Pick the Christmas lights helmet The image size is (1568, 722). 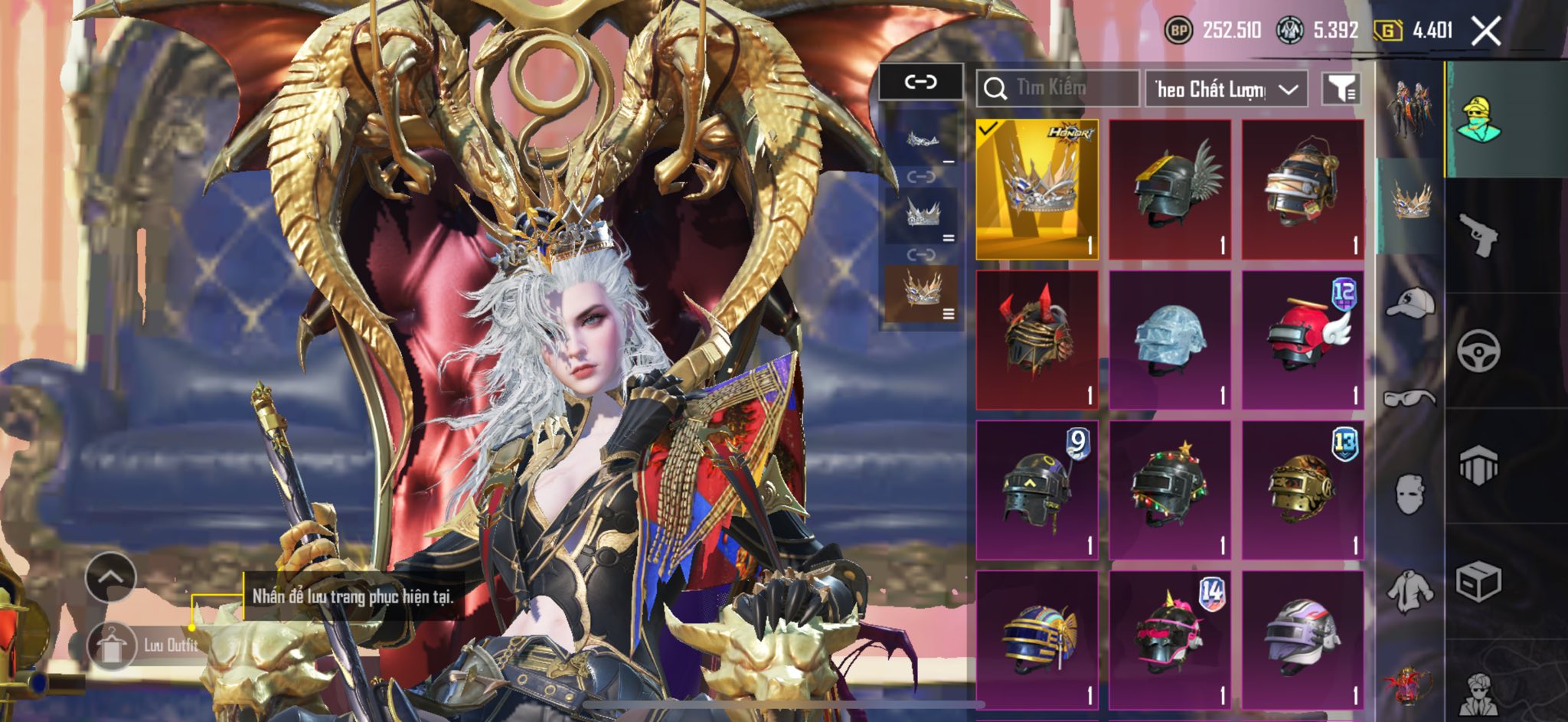[1170, 489]
